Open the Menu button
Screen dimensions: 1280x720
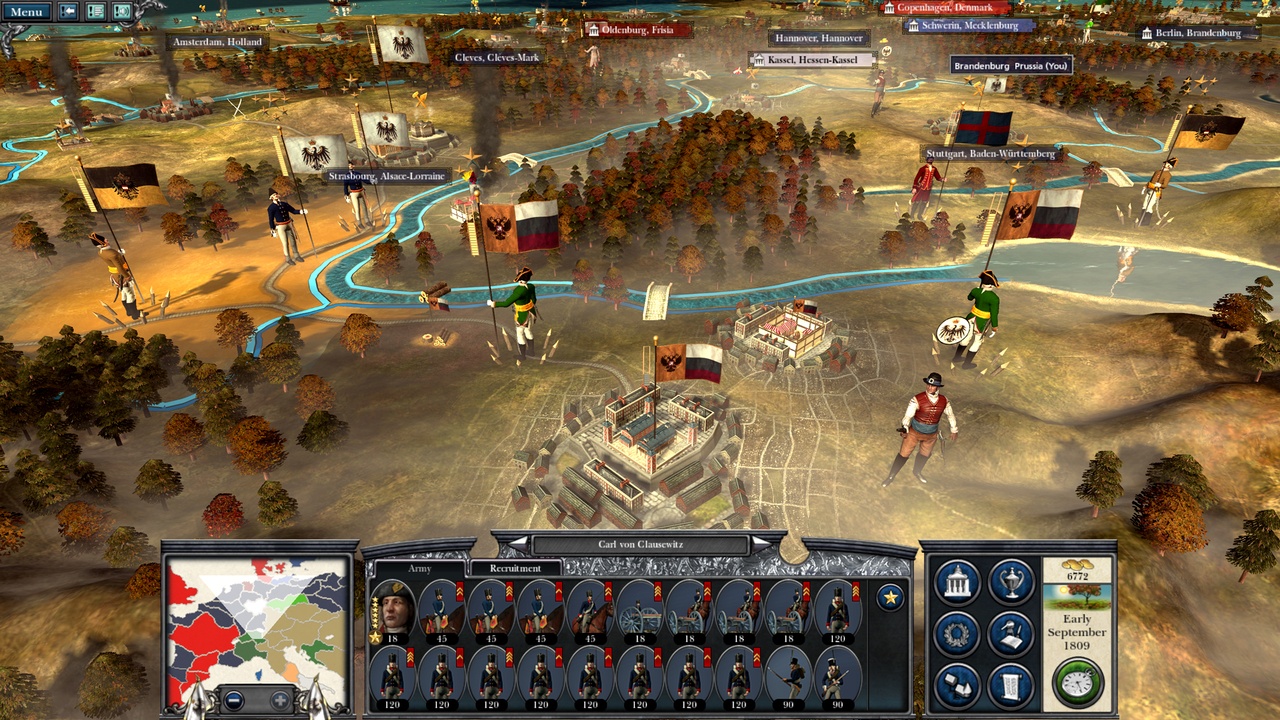click(x=27, y=12)
